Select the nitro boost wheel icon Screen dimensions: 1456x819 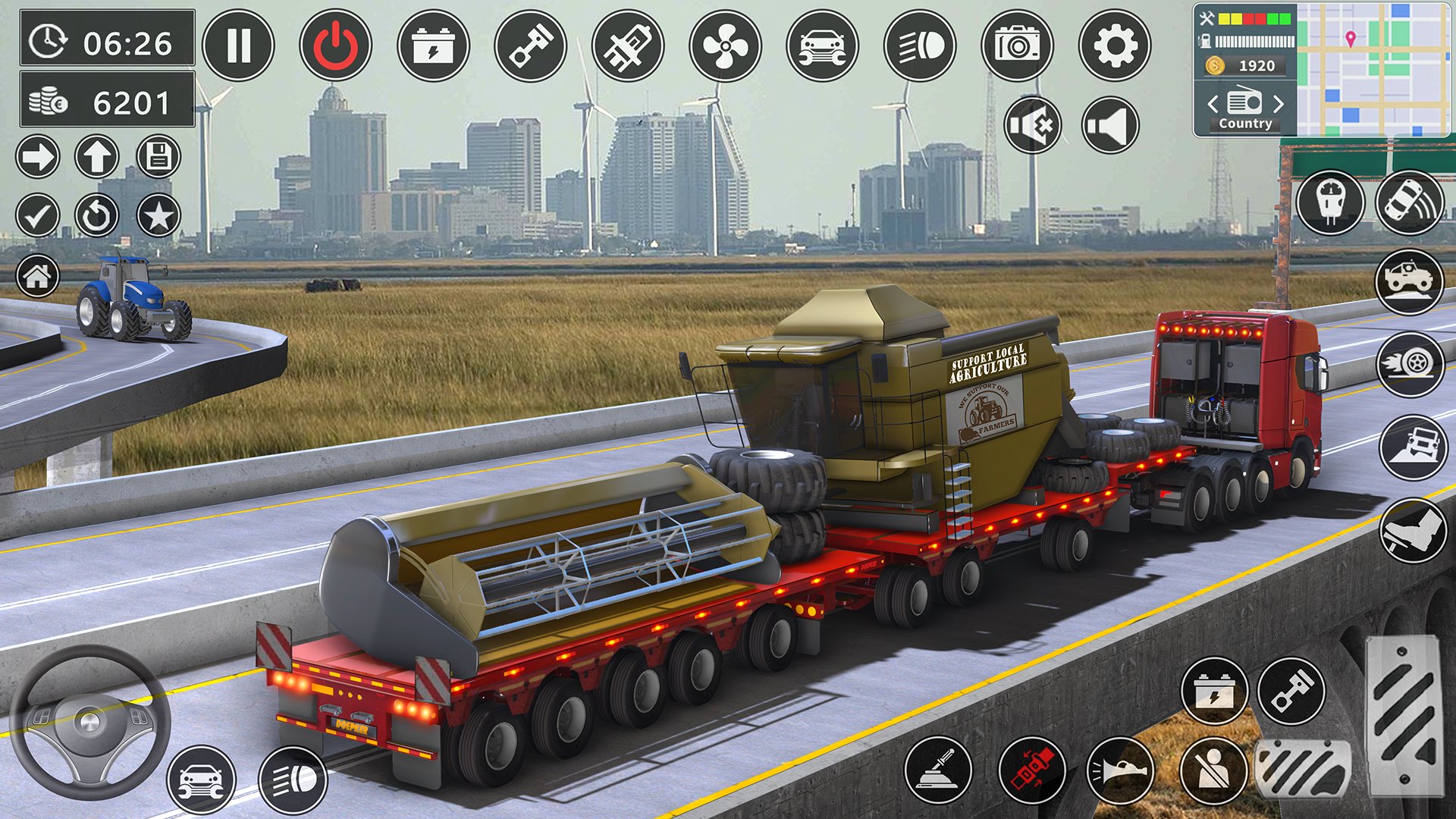click(x=1412, y=364)
